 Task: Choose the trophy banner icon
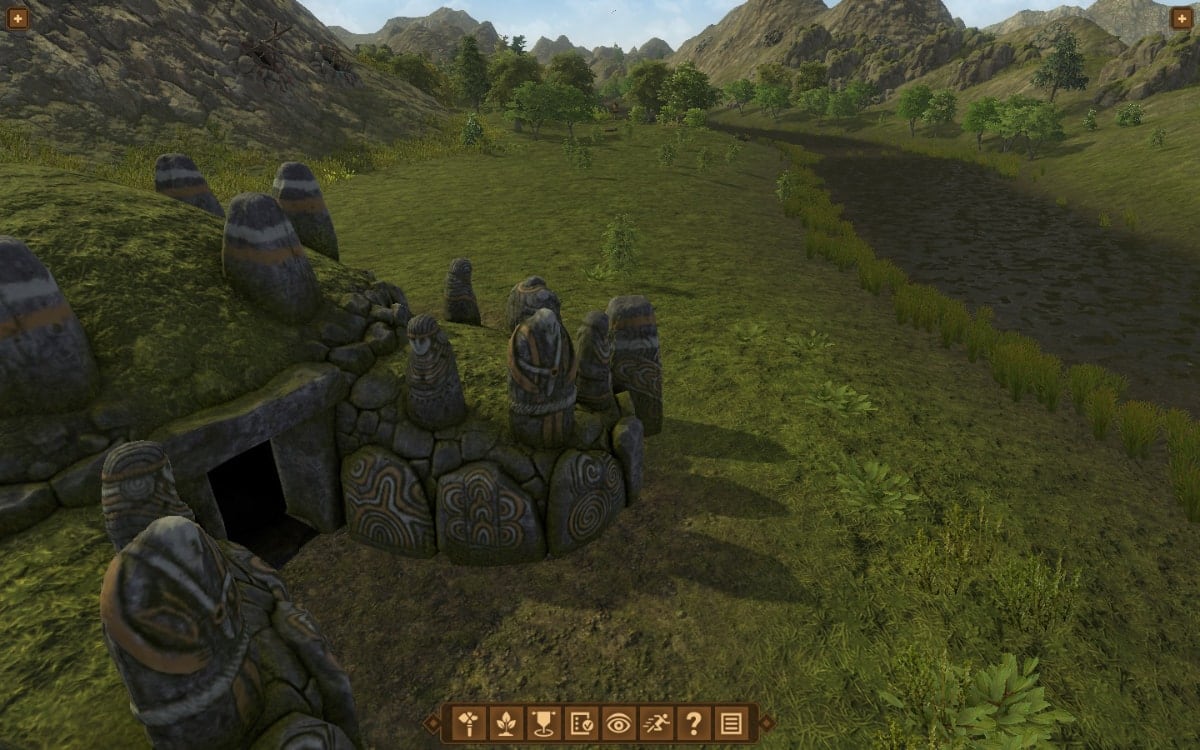[543, 722]
